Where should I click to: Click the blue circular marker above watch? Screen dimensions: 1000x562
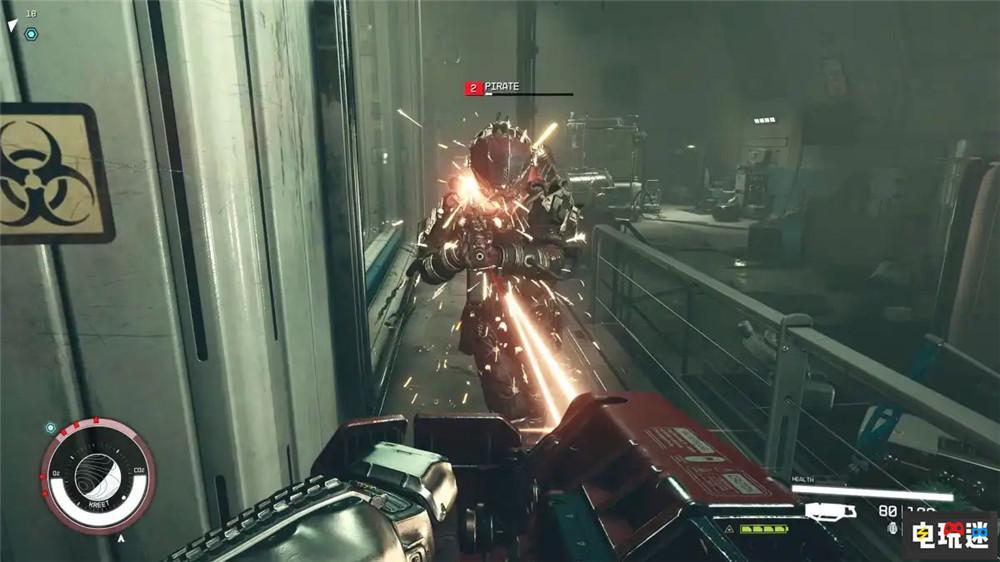tap(51, 427)
